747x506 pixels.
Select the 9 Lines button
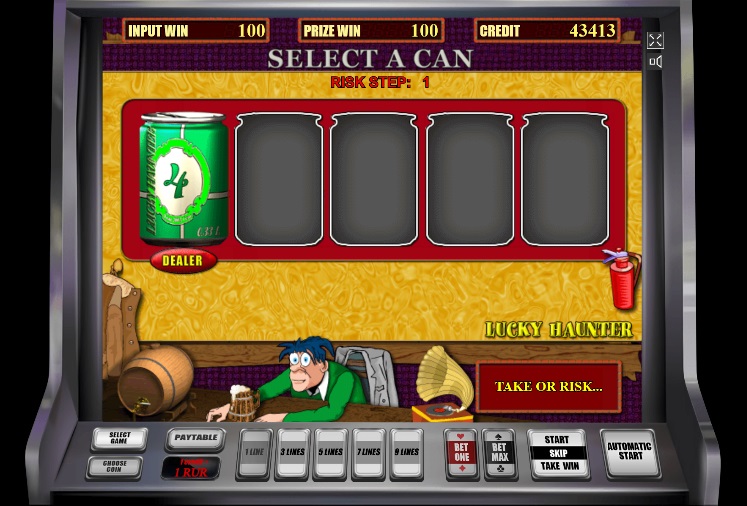click(406, 453)
